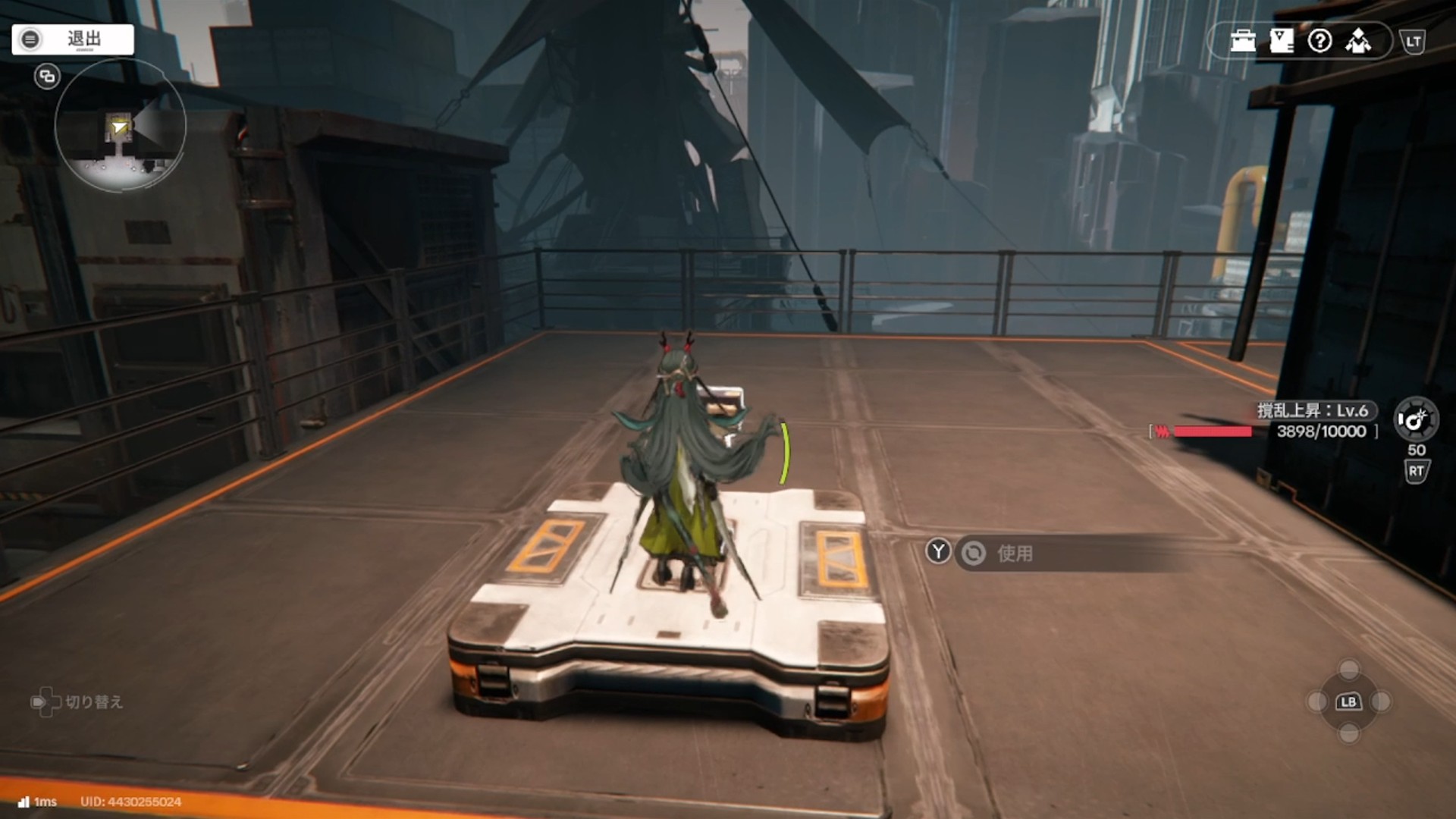
Task: Click the 退出 exit button
Action: tap(73, 39)
